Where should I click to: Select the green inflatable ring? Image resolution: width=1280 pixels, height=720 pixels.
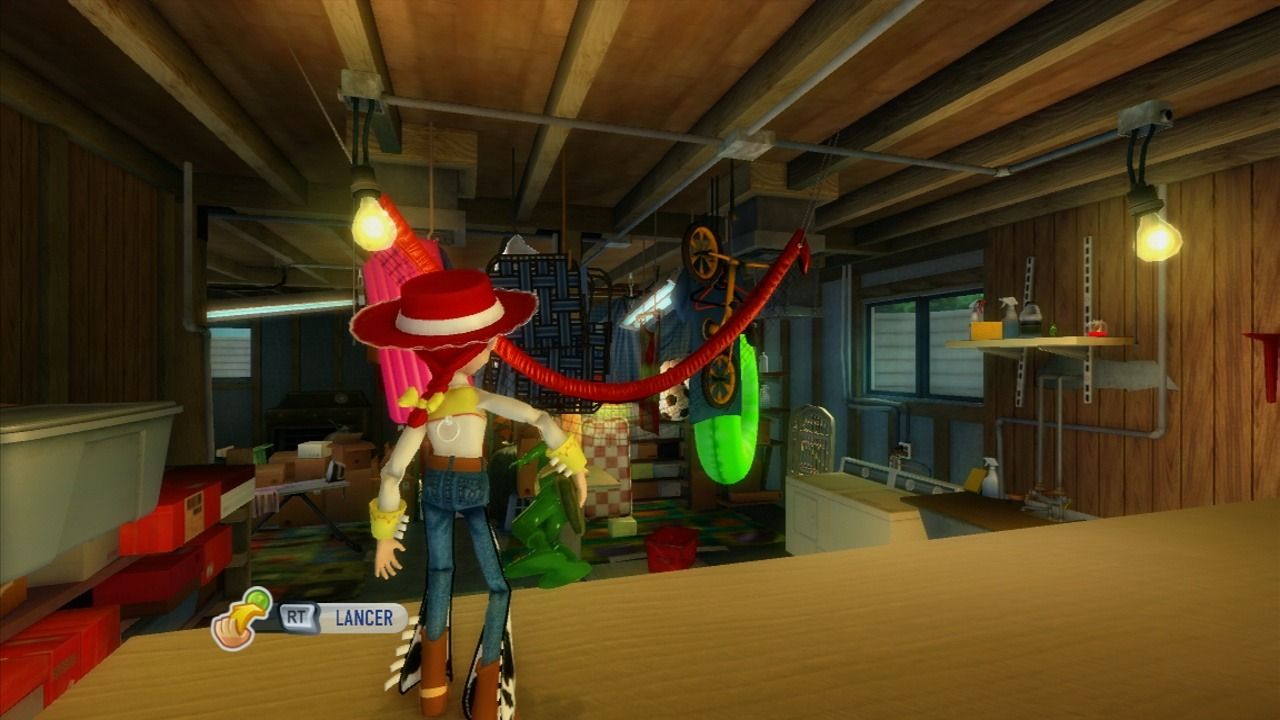coord(722,440)
